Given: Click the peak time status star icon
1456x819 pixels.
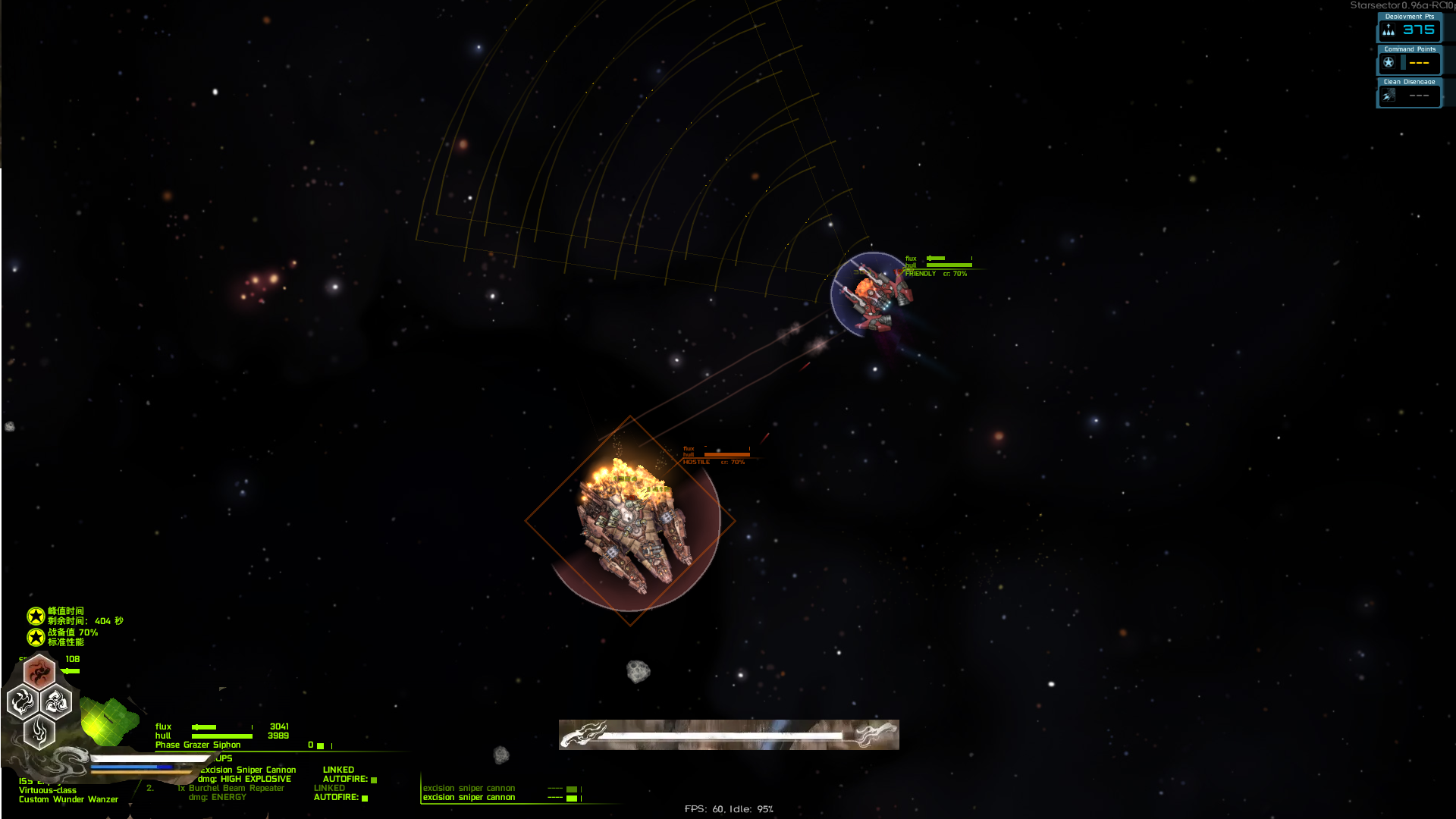Looking at the screenshot, I should tap(36, 616).
